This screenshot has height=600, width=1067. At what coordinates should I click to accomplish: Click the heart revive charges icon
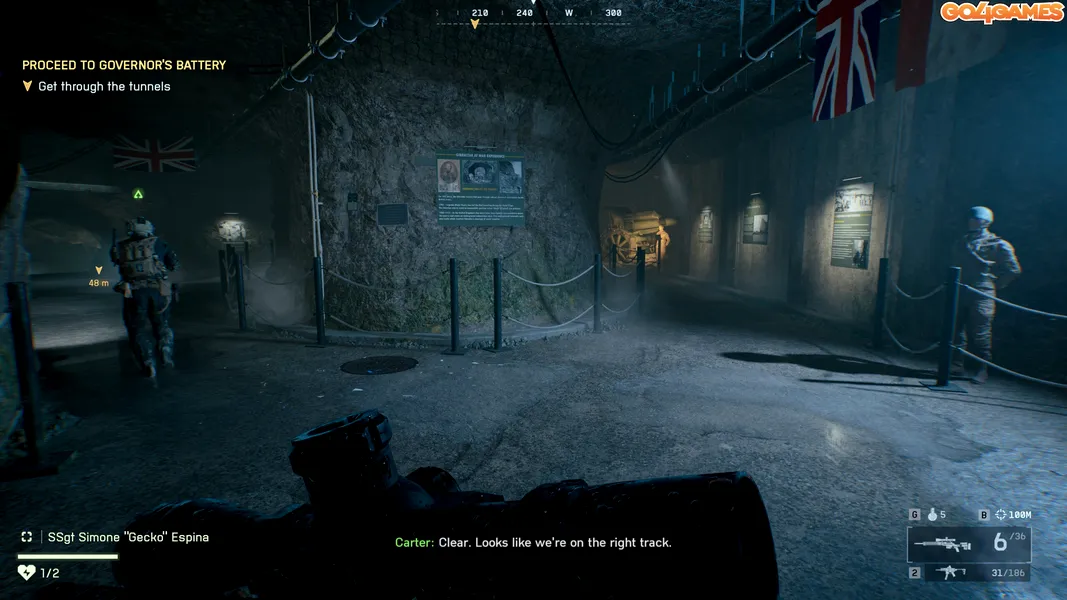click(x=27, y=573)
